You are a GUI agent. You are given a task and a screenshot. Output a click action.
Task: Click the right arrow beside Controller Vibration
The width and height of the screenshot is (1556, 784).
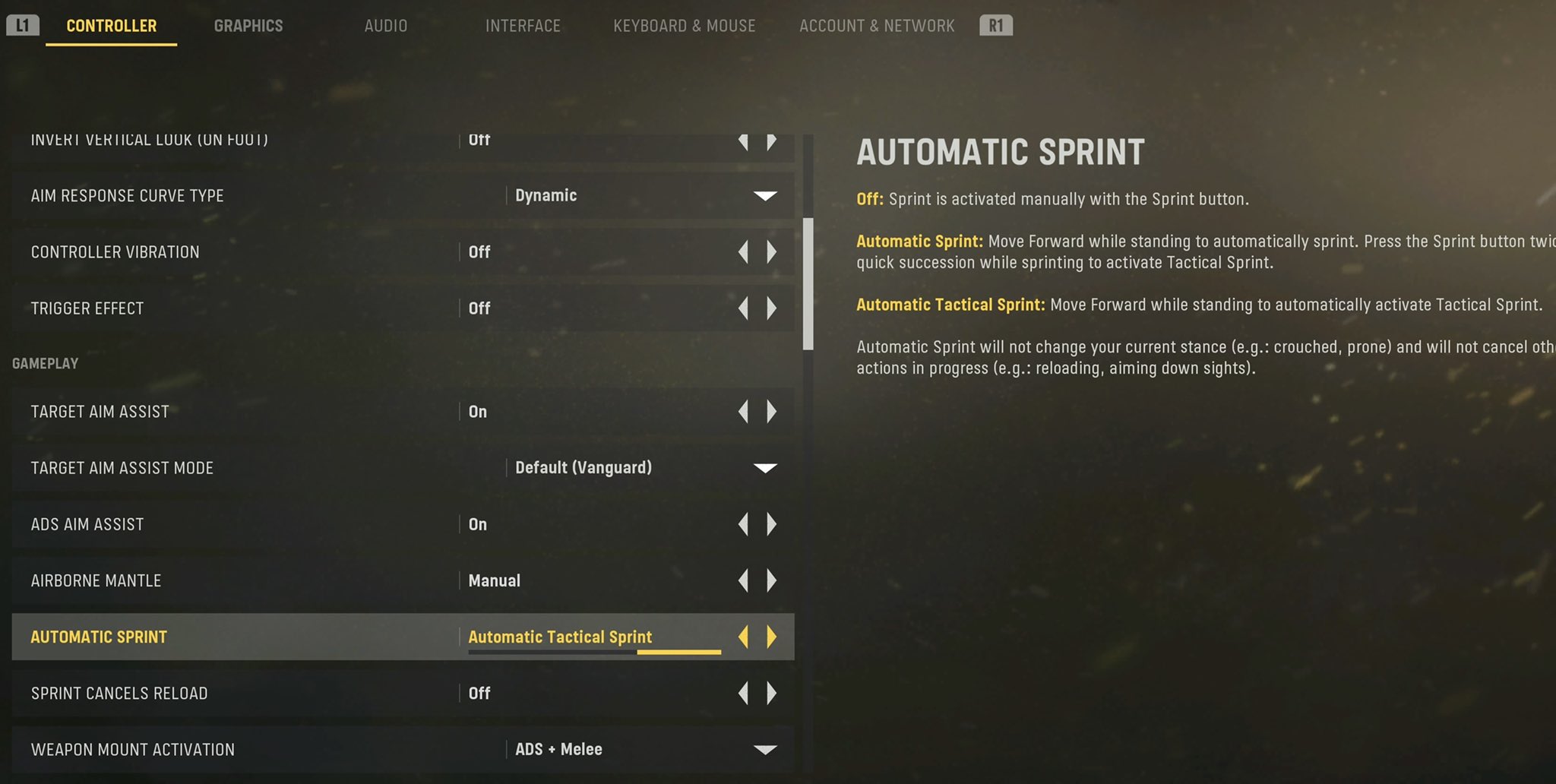773,251
